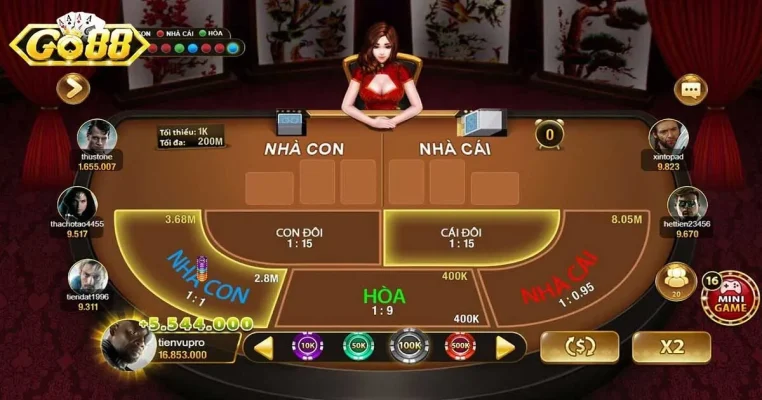Open the chat speech bubble

pos(690,90)
